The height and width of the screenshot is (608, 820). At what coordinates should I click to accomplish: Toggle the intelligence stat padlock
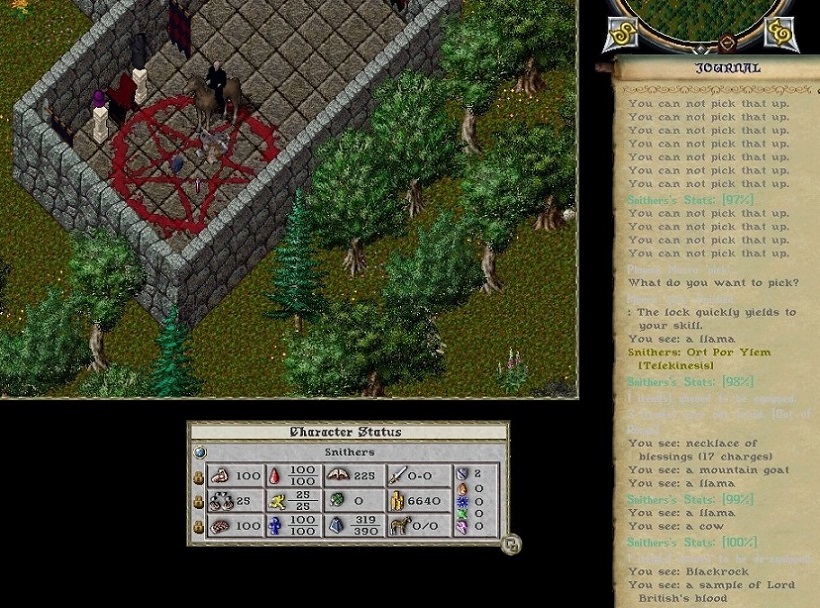(x=198, y=523)
